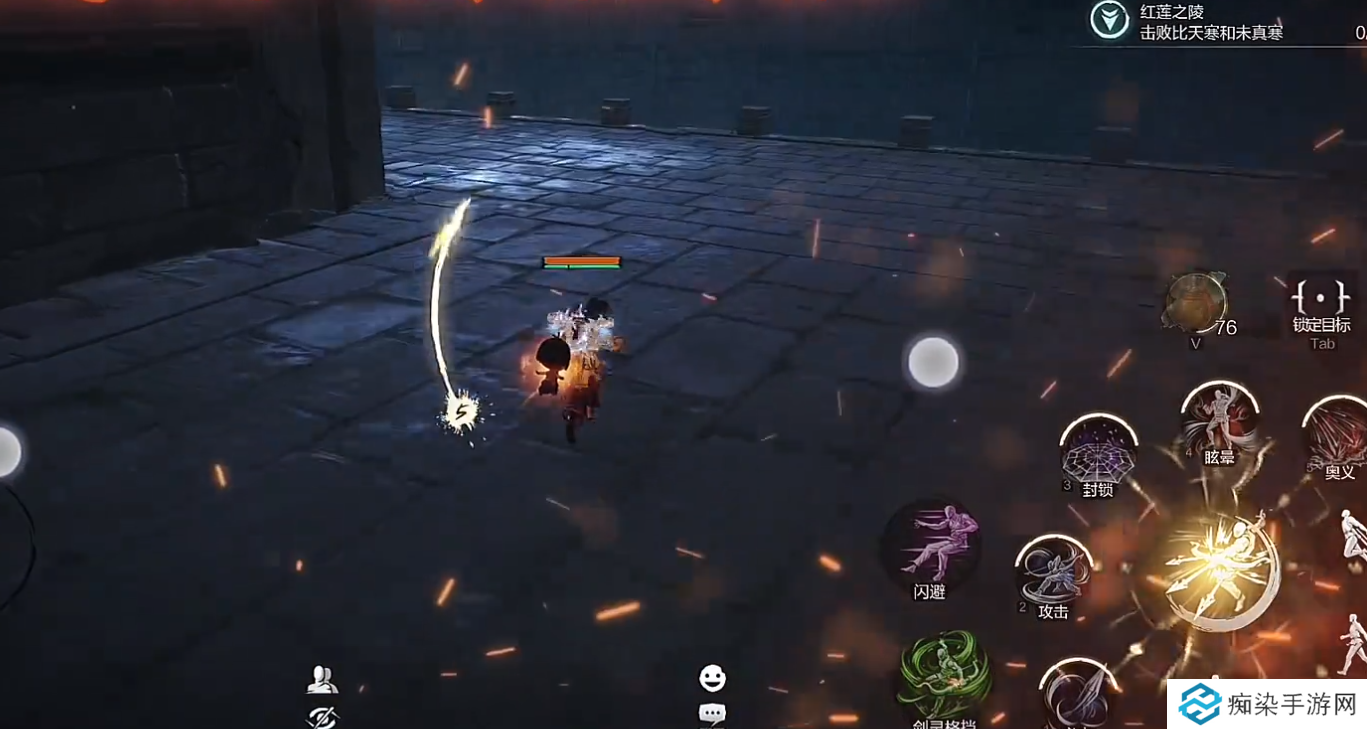Open the team members icon
This screenshot has width=1367, height=729.
(x=322, y=680)
